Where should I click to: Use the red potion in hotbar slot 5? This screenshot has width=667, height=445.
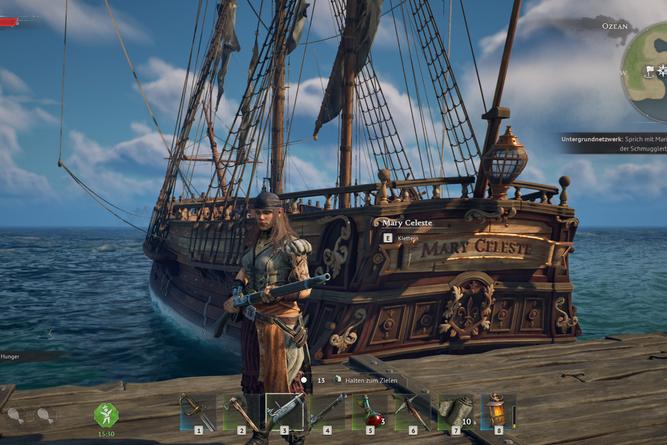point(370,412)
